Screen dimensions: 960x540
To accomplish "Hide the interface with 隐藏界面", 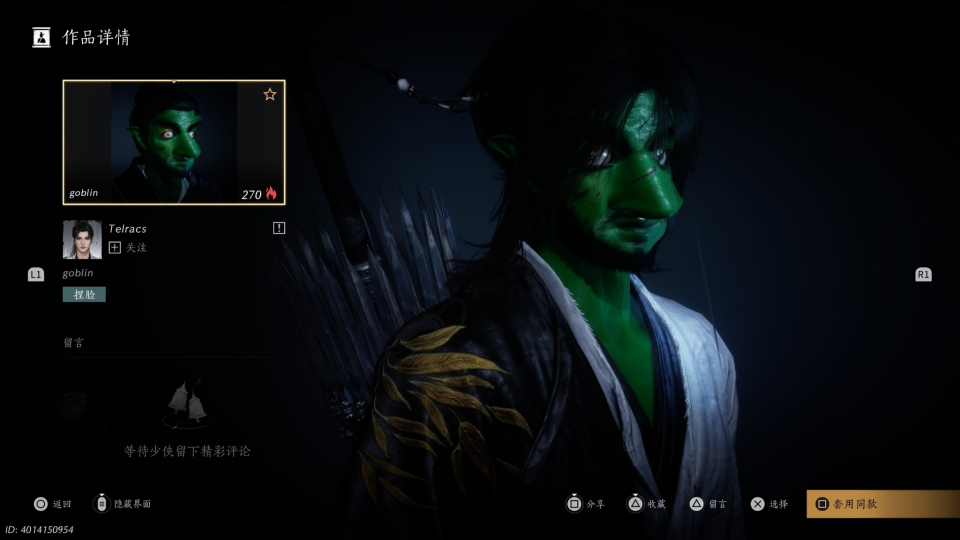I will point(122,504).
